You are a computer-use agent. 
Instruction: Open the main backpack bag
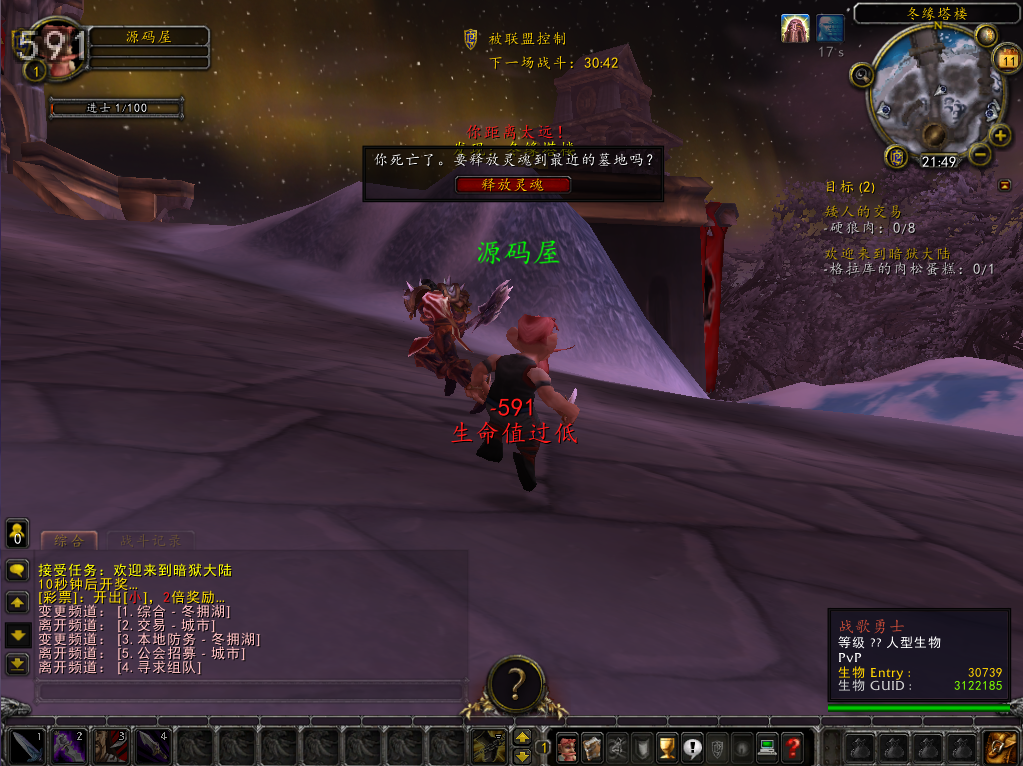[1001, 746]
